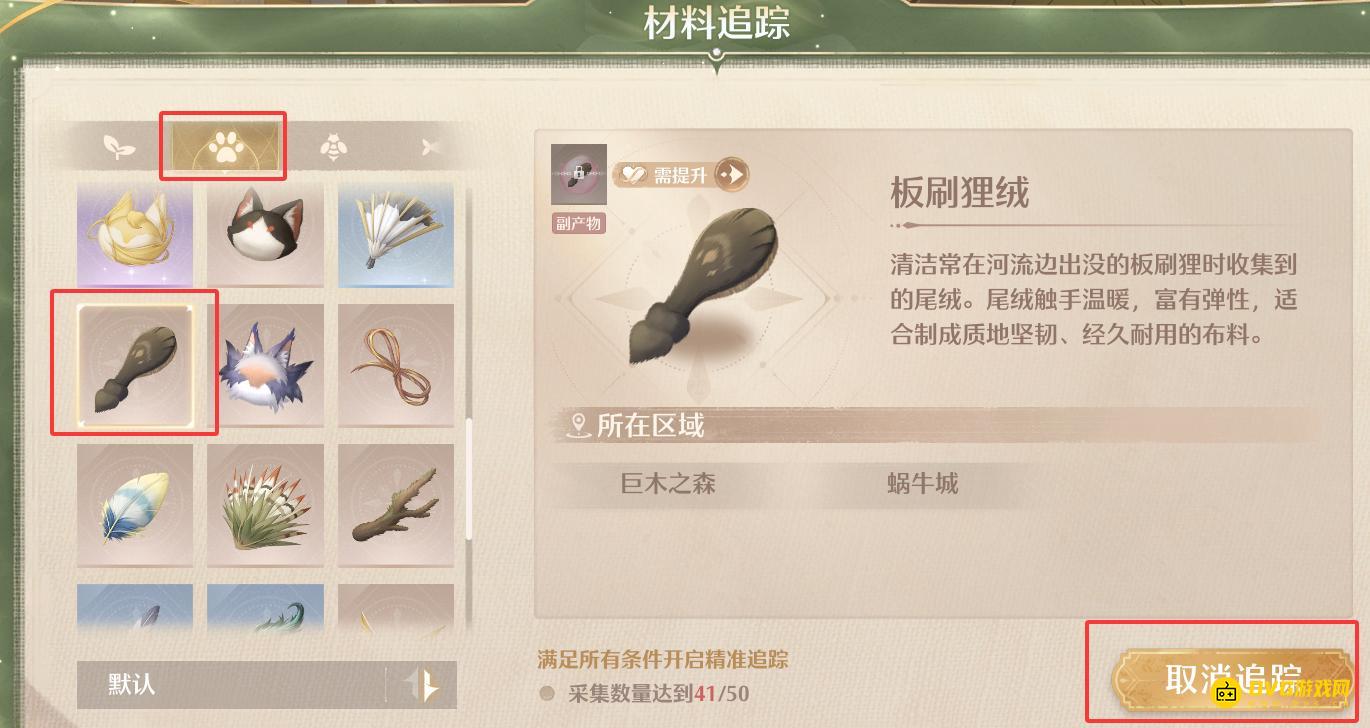Toggle the sort order arrows beside 默认
This screenshot has width=1370, height=728.
[424, 684]
